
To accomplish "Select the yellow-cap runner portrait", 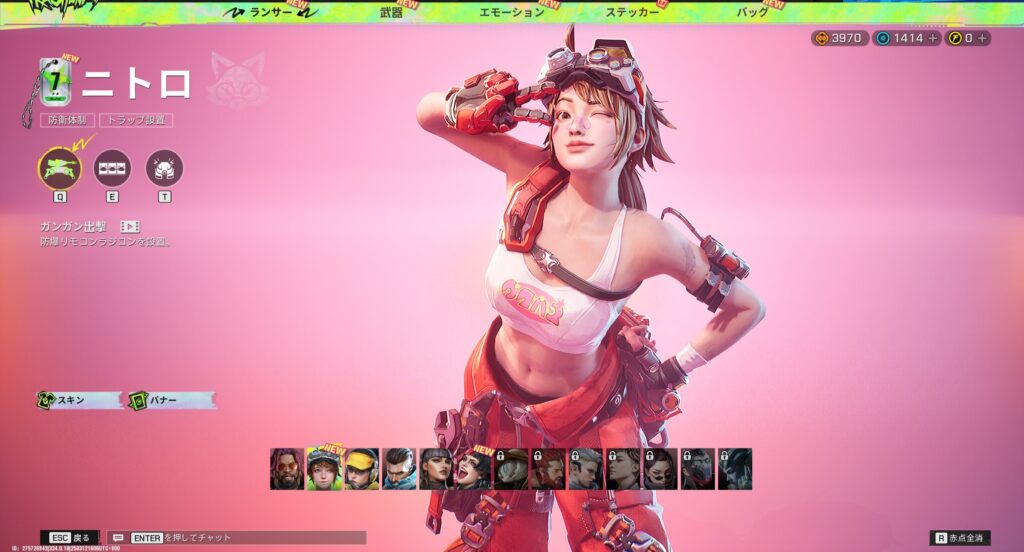I will coord(361,469).
